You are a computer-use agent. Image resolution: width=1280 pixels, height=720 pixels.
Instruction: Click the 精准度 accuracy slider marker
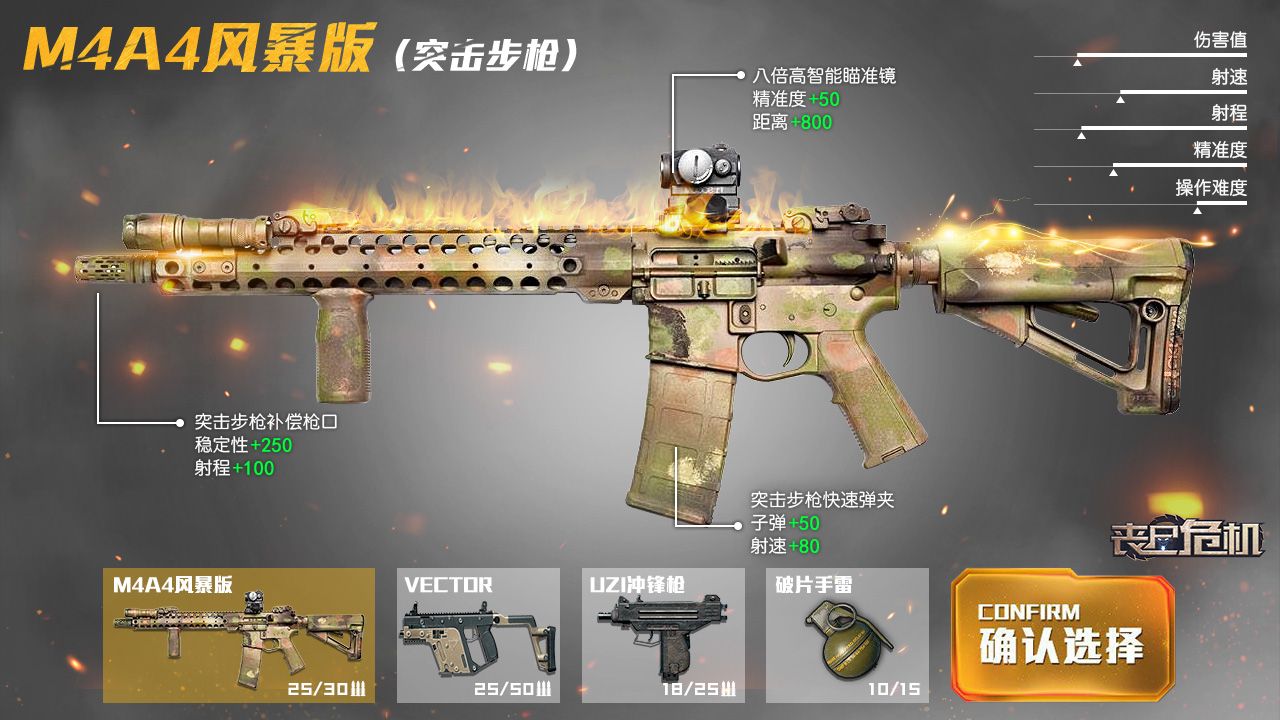1113,172
